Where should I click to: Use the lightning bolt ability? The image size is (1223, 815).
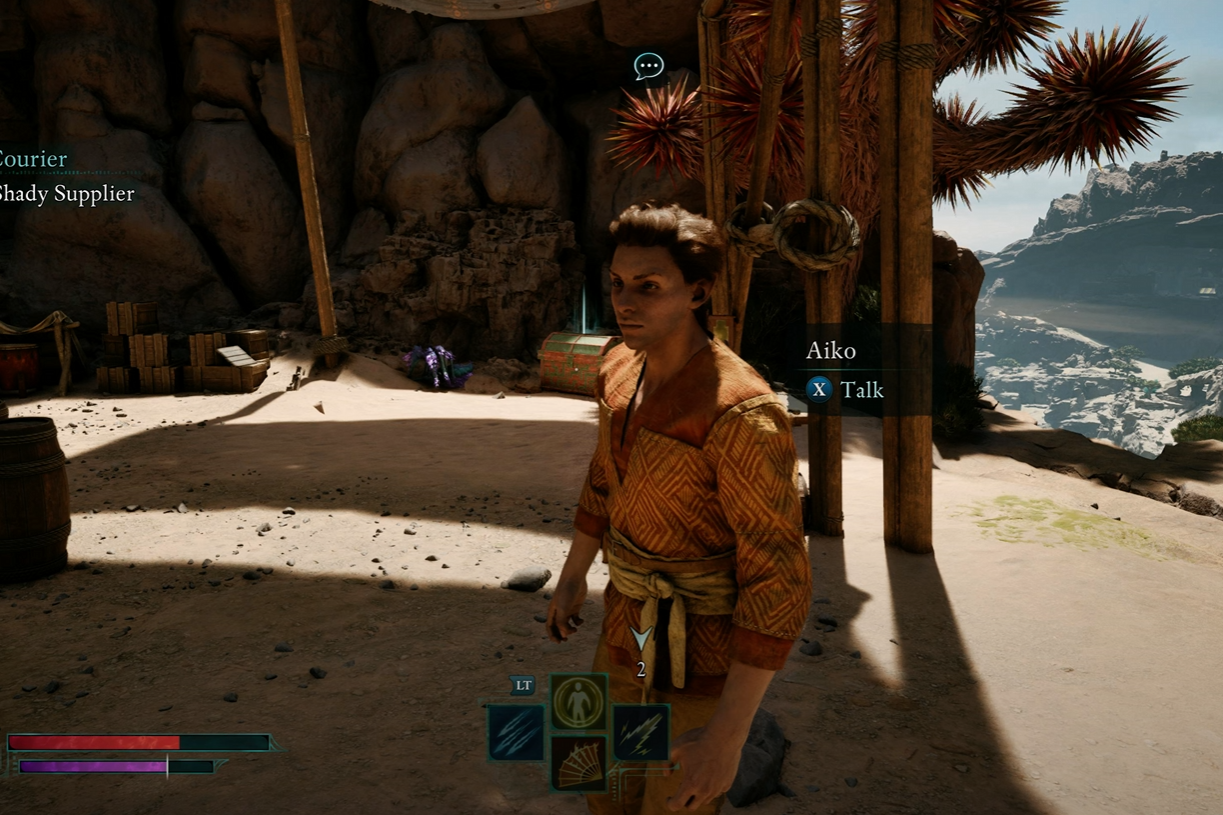(x=641, y=733)
